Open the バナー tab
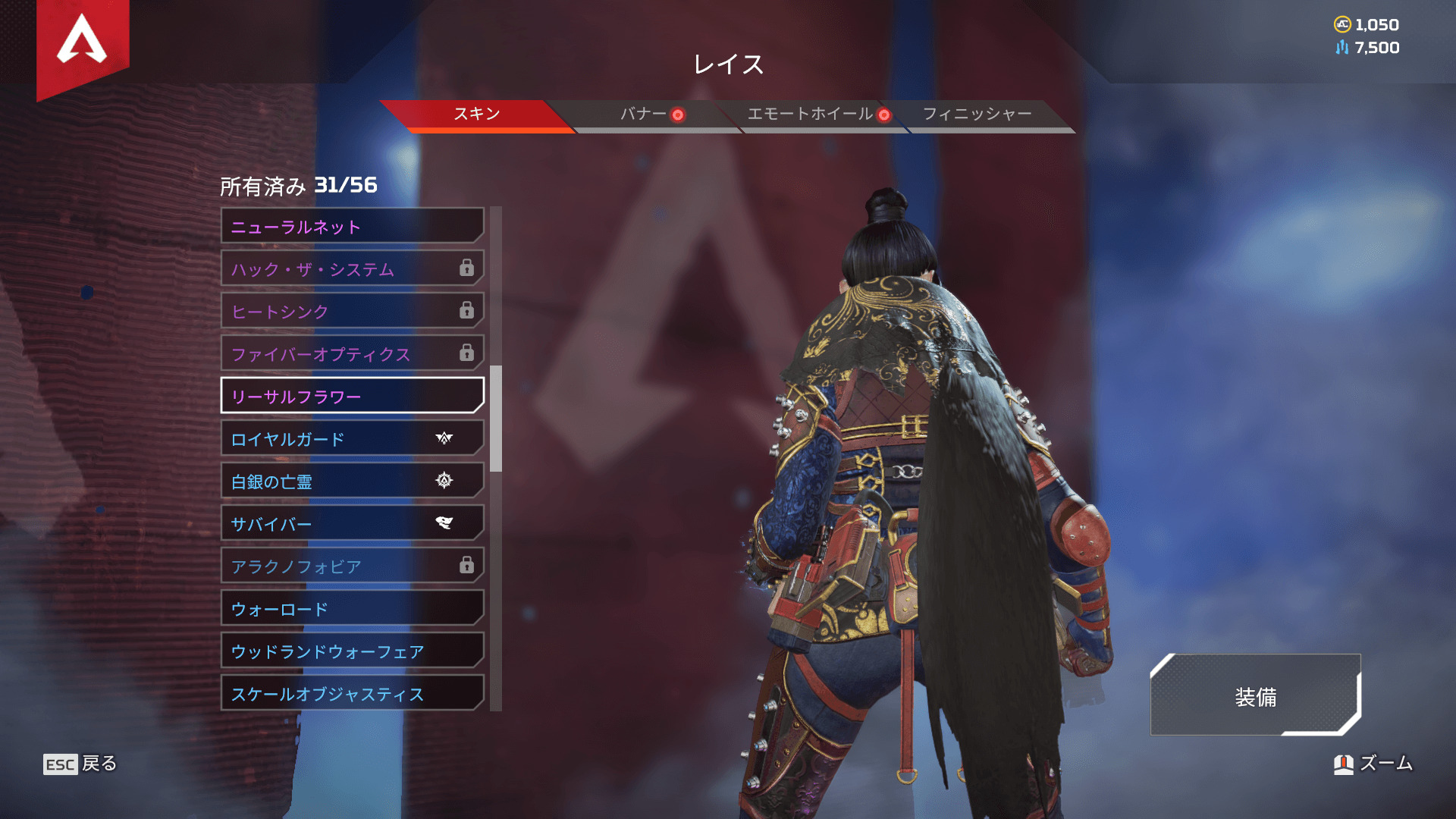Image resolution: width=1456 pixels, height=819 pixels. click(x=643, y=115)
